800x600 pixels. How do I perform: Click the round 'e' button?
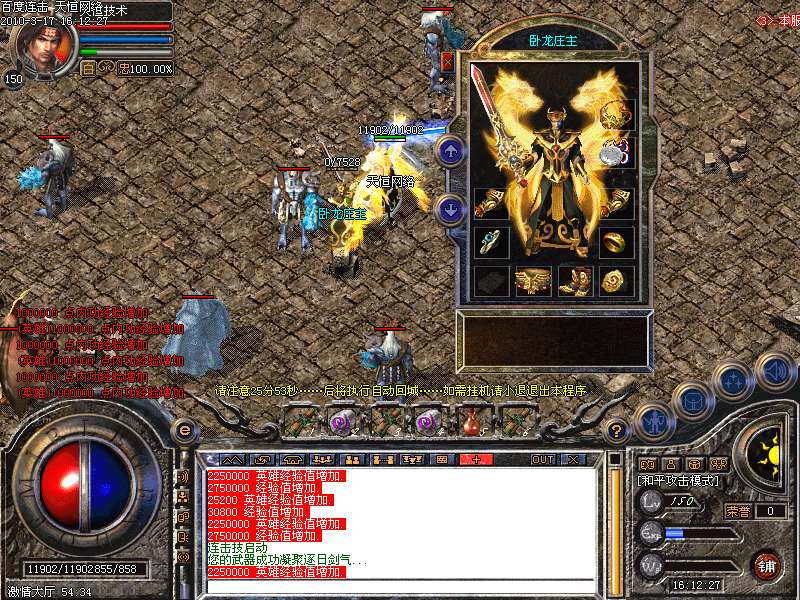point(184,429)
